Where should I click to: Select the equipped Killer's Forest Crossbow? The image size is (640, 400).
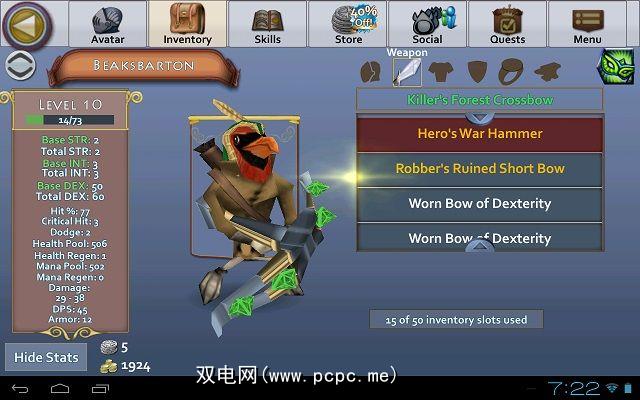[x=480, y=100]
